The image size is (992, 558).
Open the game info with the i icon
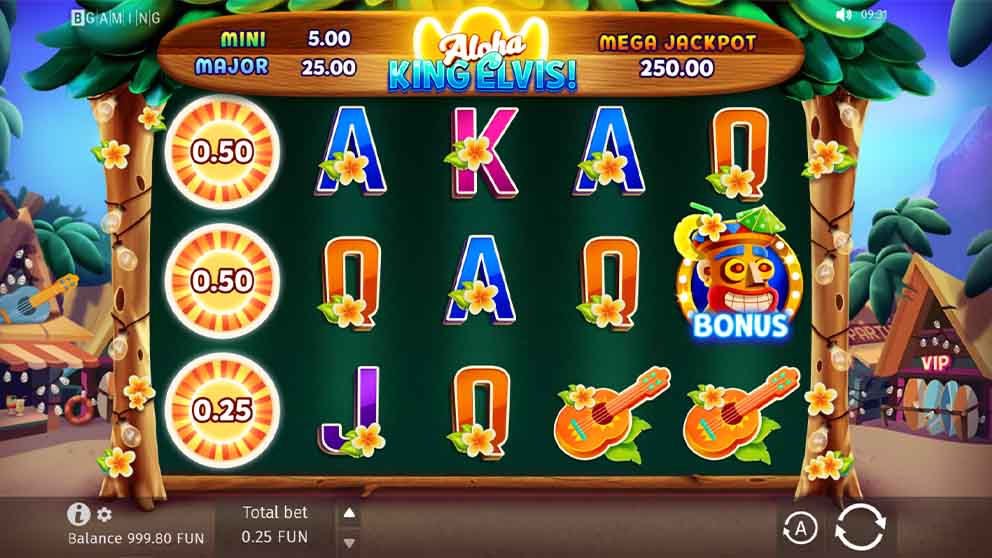(78, 514)
